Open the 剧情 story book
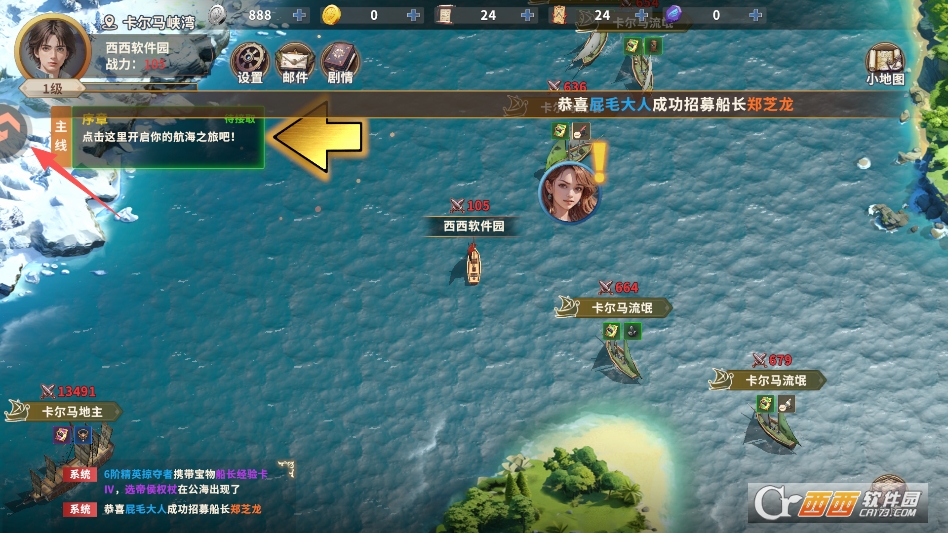The image size is (948, 533). pos(340,62)
